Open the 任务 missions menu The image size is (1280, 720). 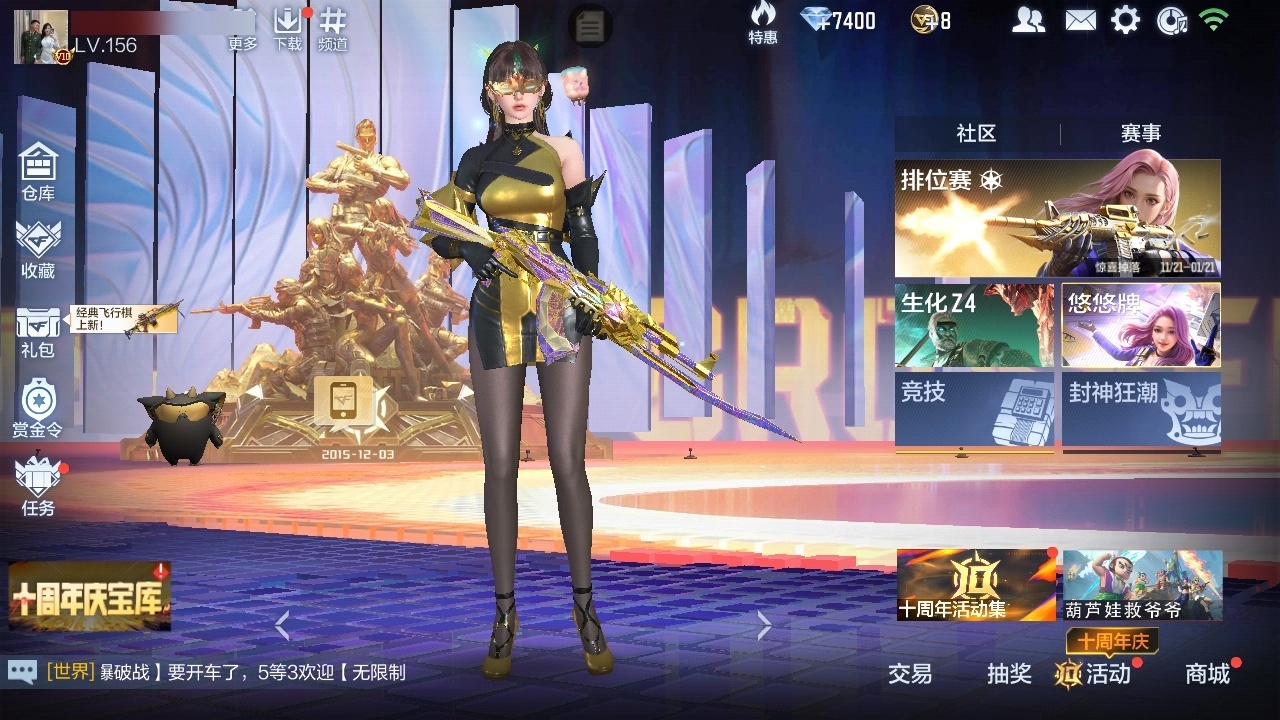(x=38, y=487)
